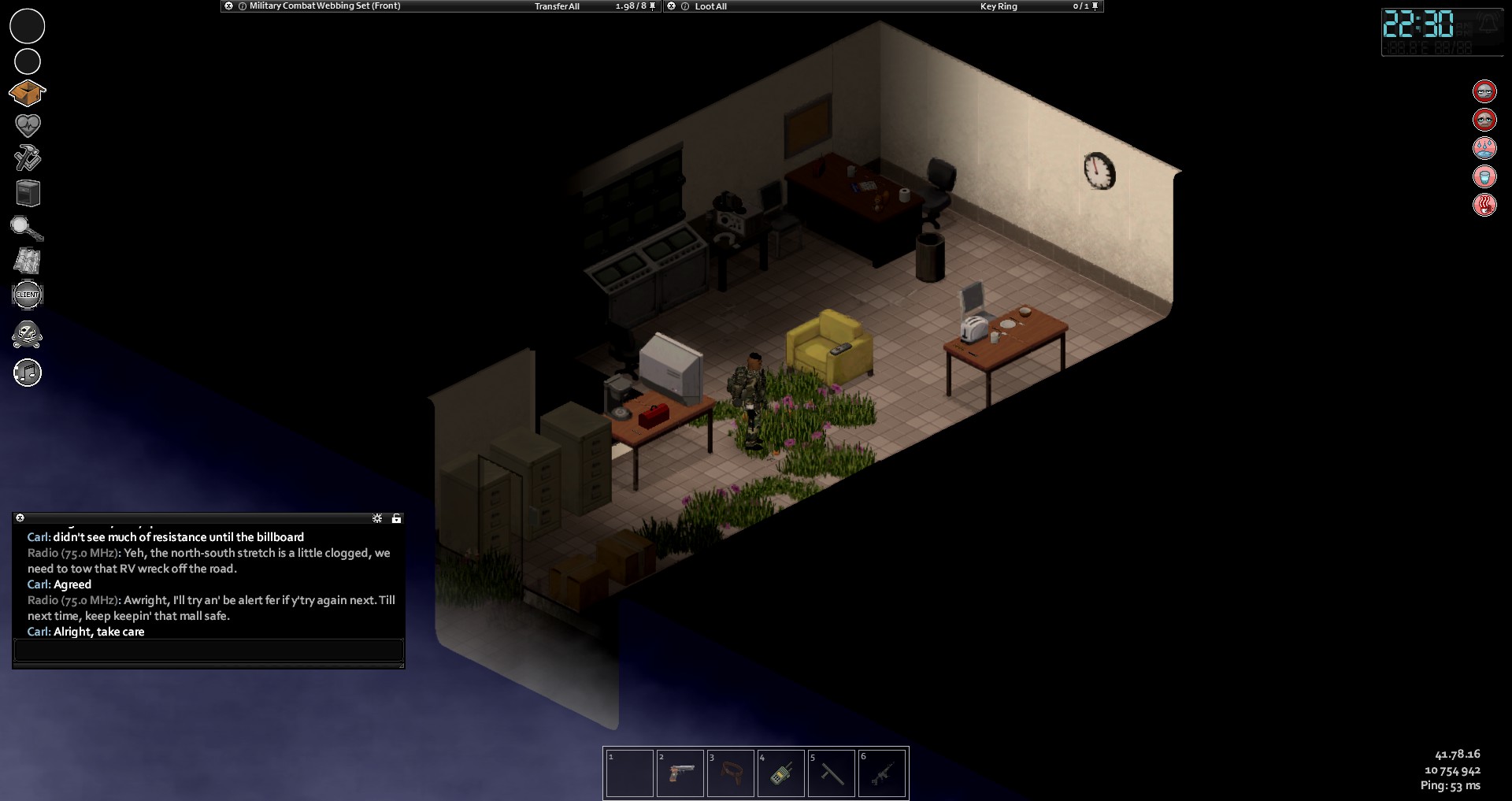Click Transfer All in the inventory bar

point(557,6)
